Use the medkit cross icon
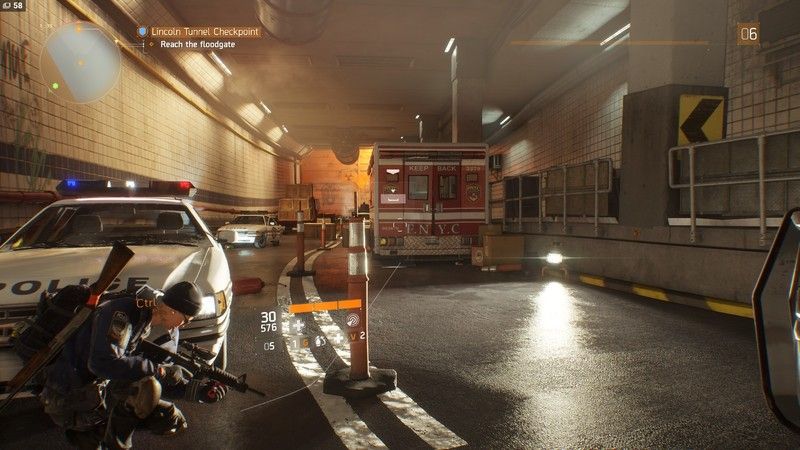 tap(298, 325)
